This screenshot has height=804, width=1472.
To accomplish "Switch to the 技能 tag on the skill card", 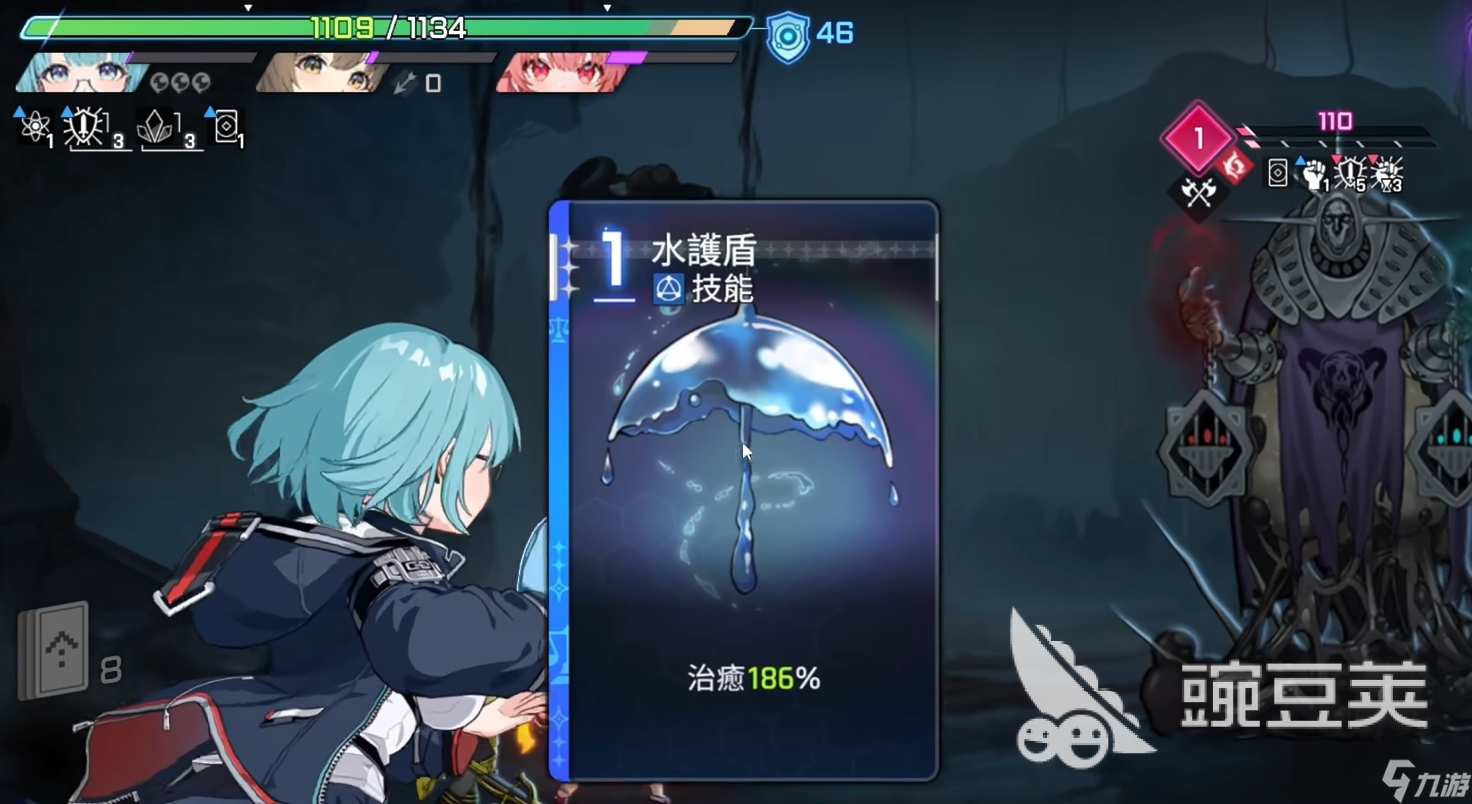I will pos(700,290).
